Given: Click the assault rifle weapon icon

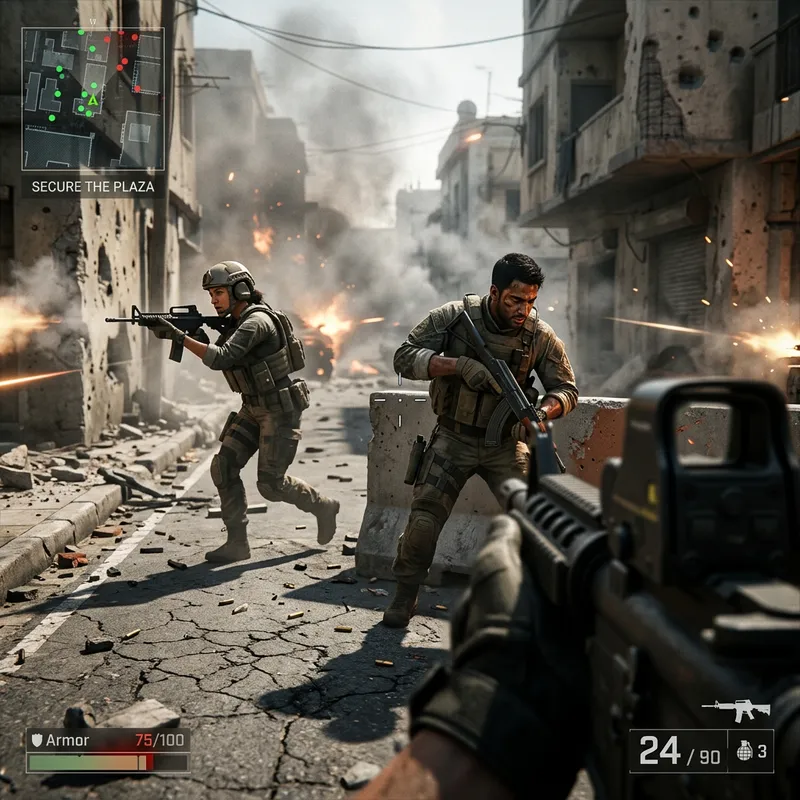Looking at the screenshot, I should coord(736,709).
